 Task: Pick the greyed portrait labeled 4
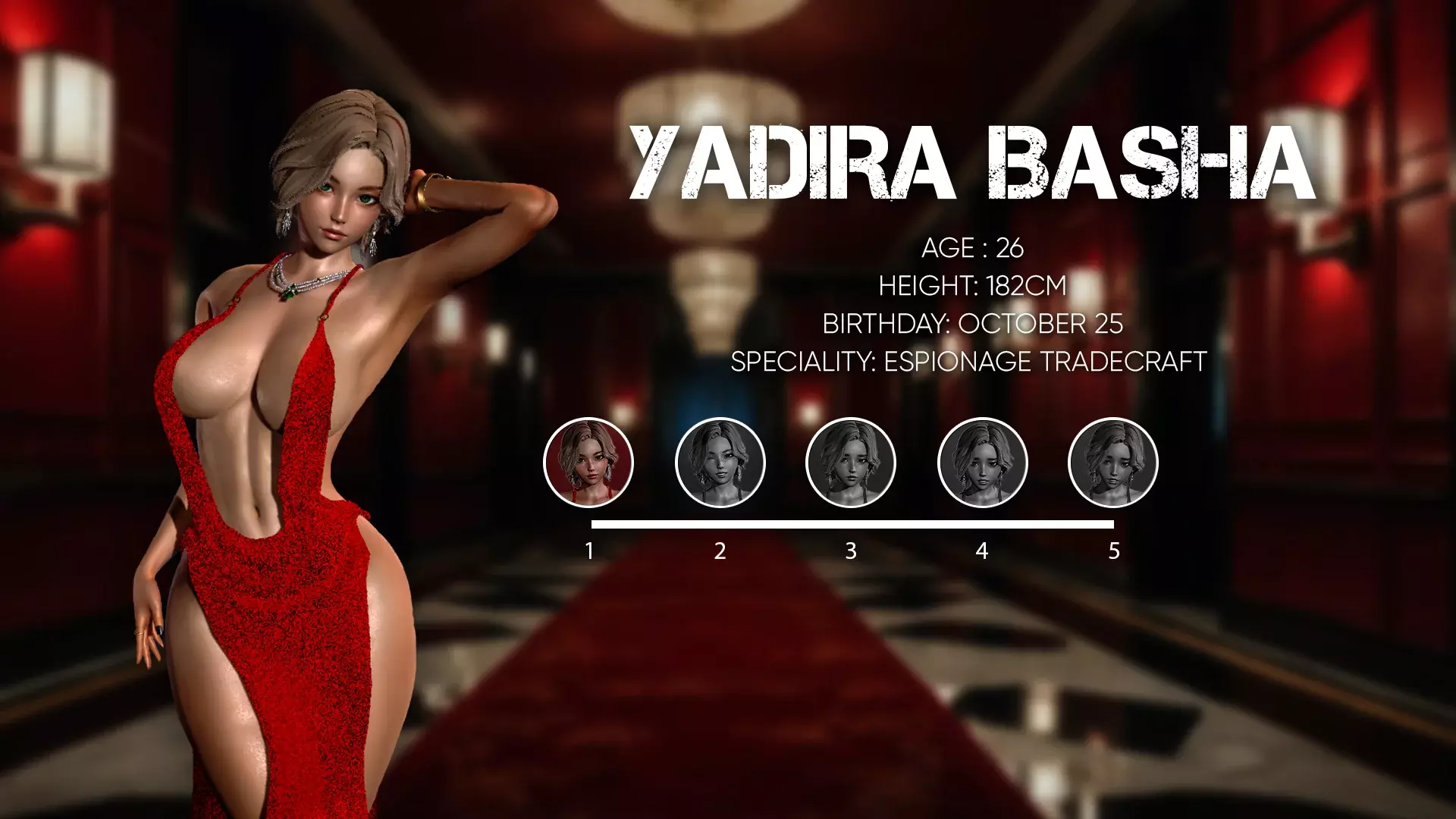point(982,462)
